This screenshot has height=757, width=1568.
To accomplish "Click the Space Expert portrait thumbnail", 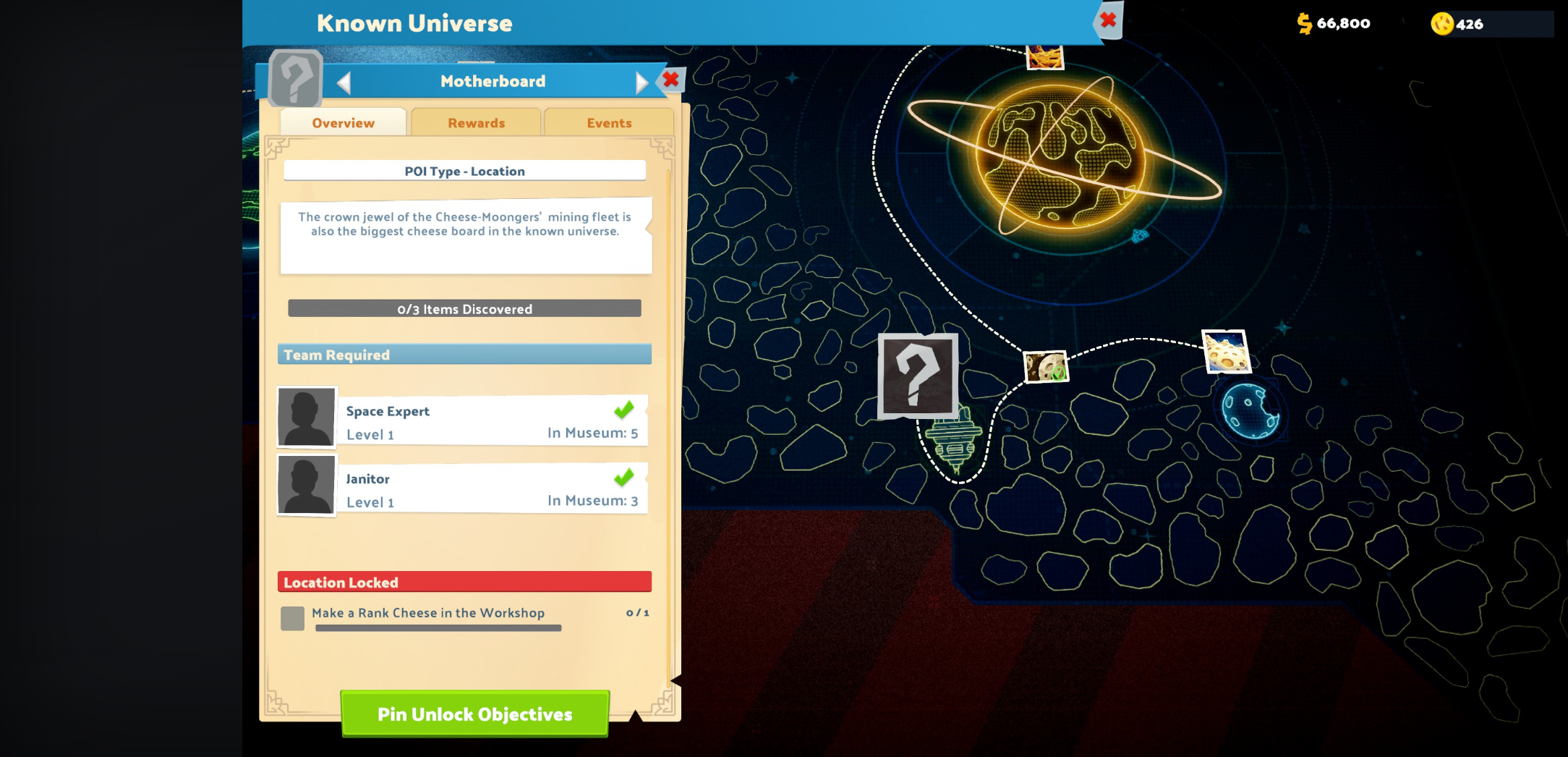I will click(x=305, y=417).
